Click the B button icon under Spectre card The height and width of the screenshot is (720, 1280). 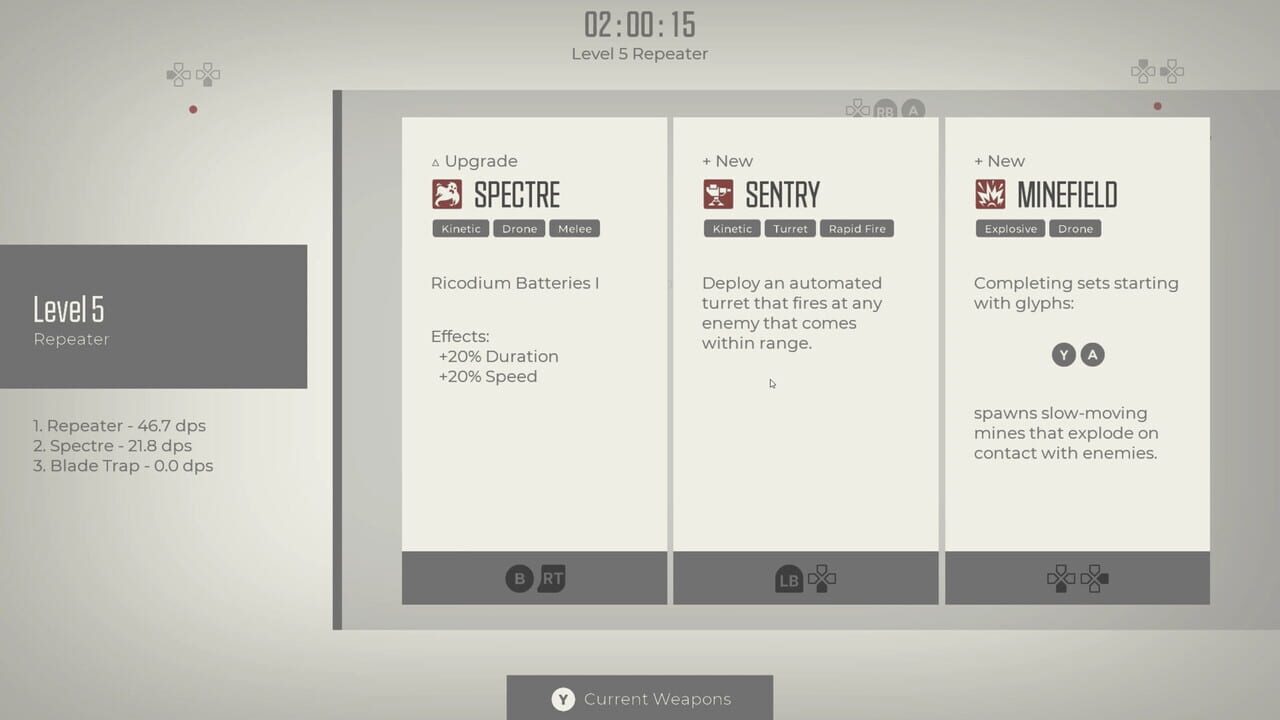[x=518, y=578]
